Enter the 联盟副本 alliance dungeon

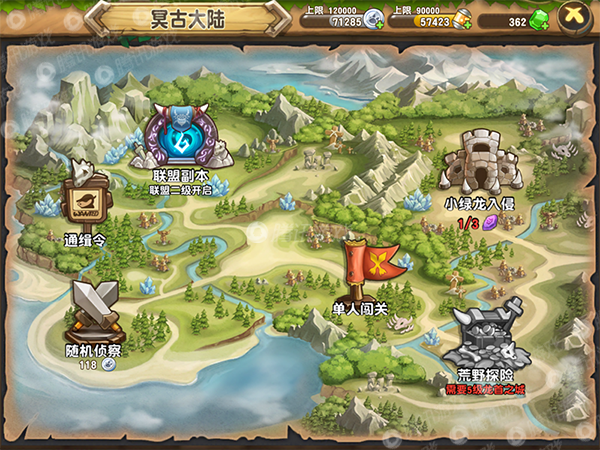181,139
